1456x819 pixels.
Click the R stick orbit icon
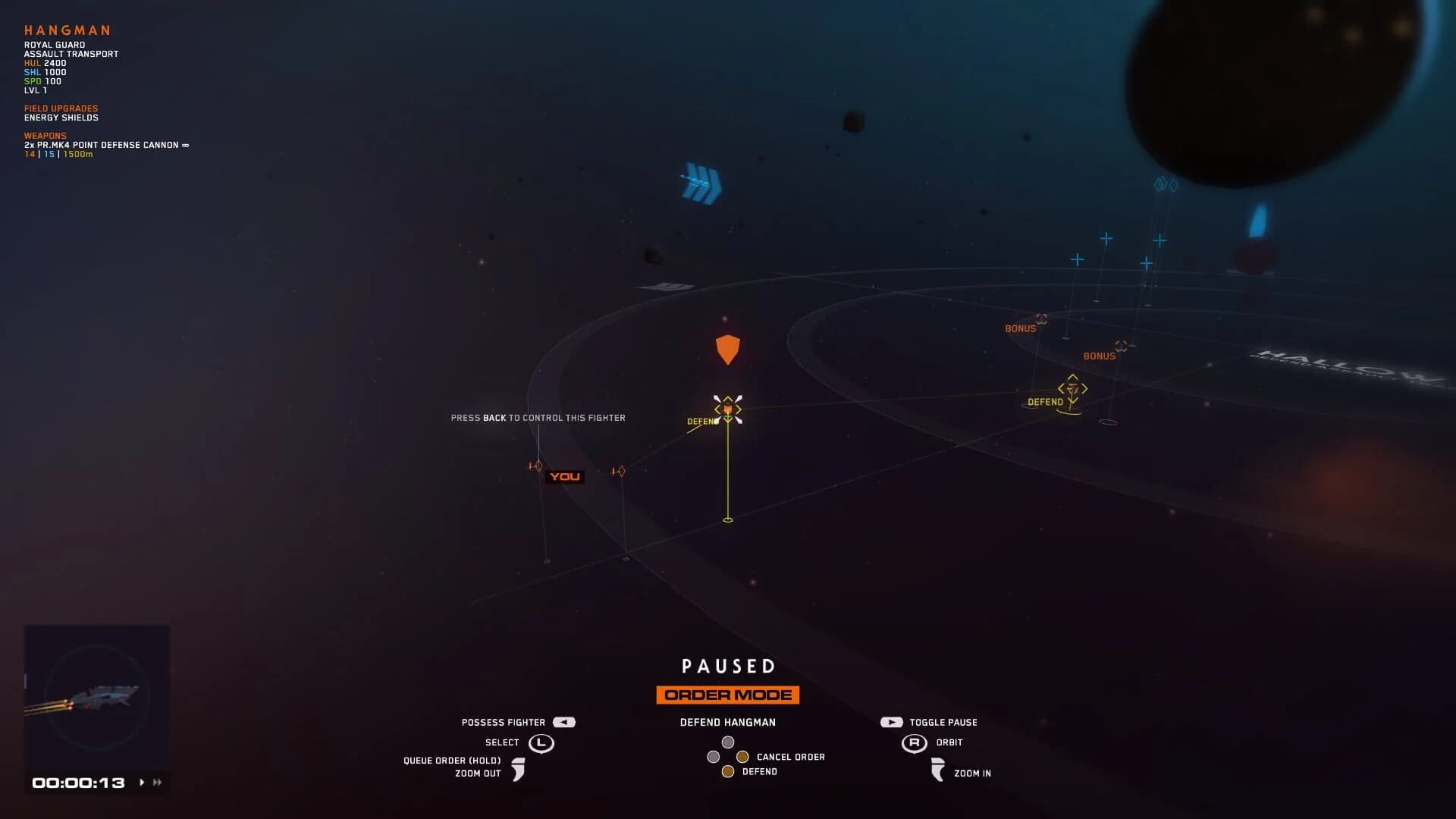[x=914, y=743]
